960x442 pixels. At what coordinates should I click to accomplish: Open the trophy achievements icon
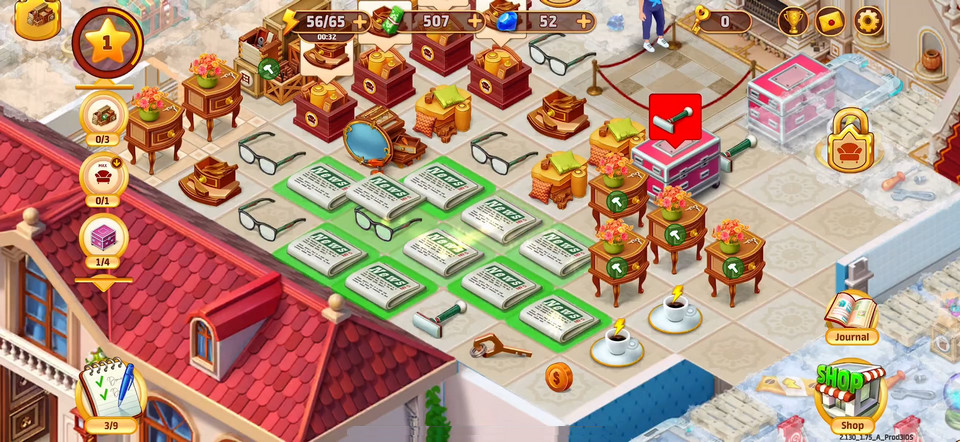pos(793,21)
